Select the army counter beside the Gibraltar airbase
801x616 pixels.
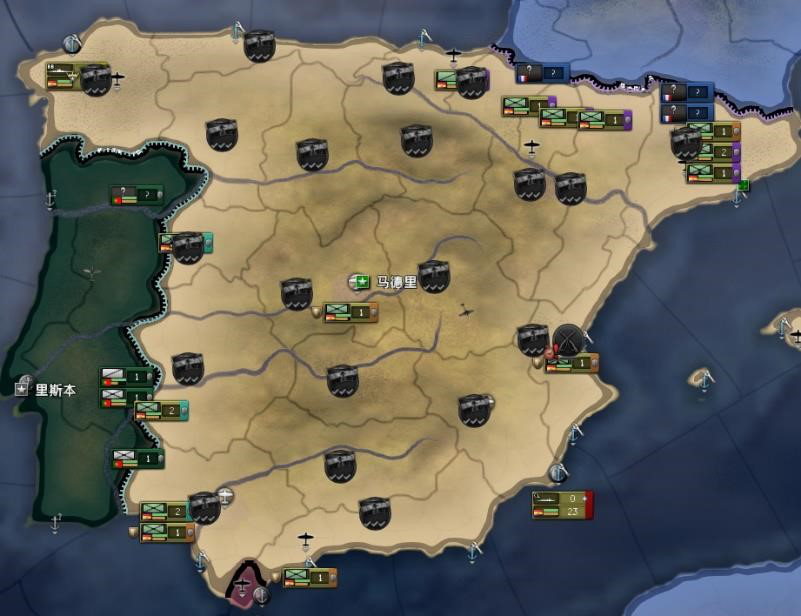tap(308, 577)
